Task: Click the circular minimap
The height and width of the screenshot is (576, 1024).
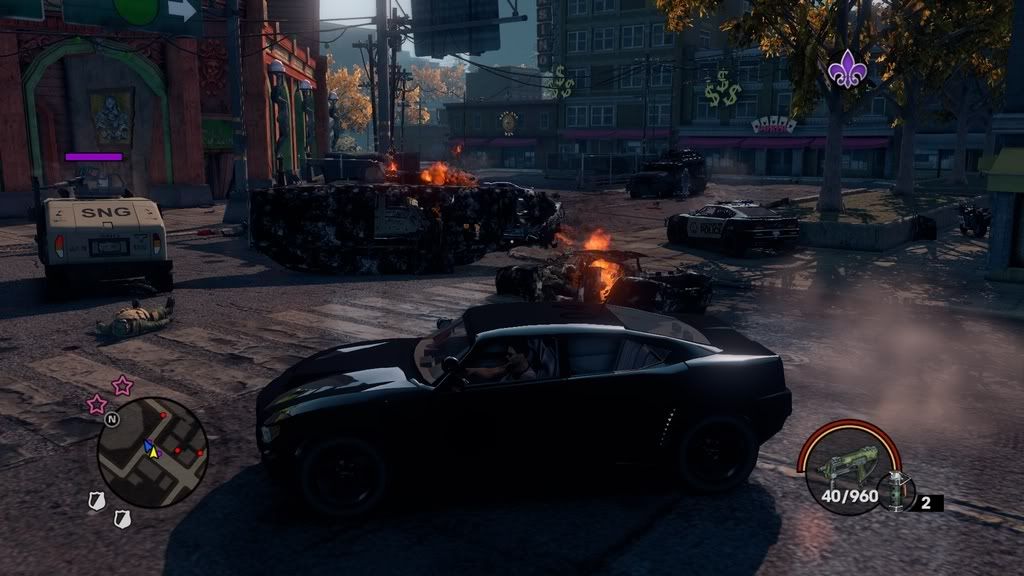Action: click(x=152, y=453)
